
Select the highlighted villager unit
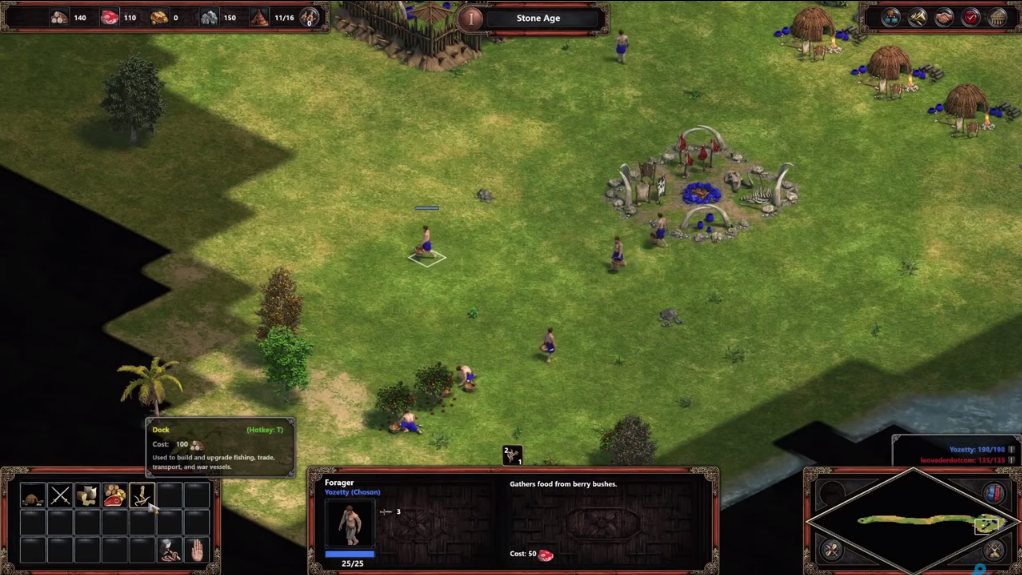[427, 243]
